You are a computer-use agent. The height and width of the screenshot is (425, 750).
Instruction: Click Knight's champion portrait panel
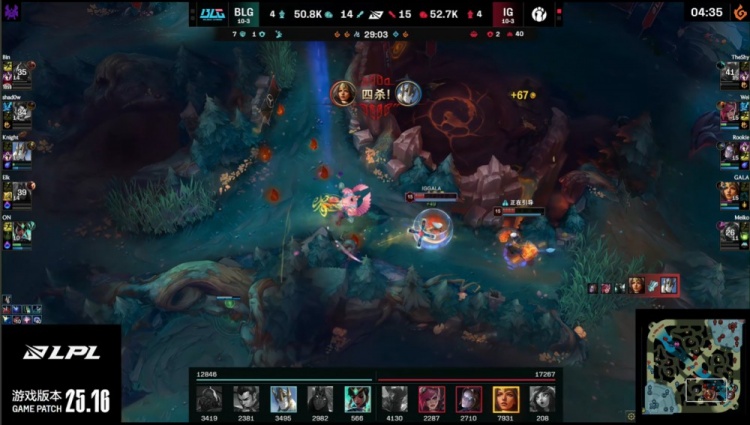click(18, 151)
